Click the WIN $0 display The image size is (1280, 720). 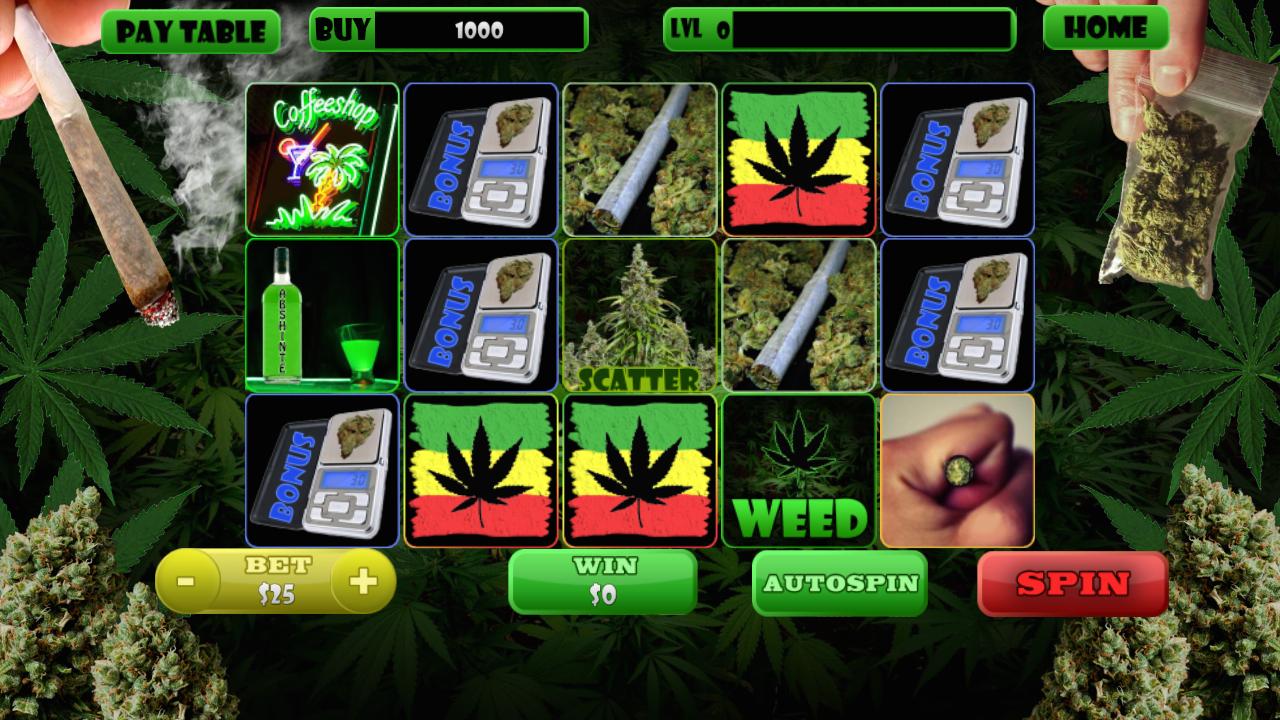602,581
